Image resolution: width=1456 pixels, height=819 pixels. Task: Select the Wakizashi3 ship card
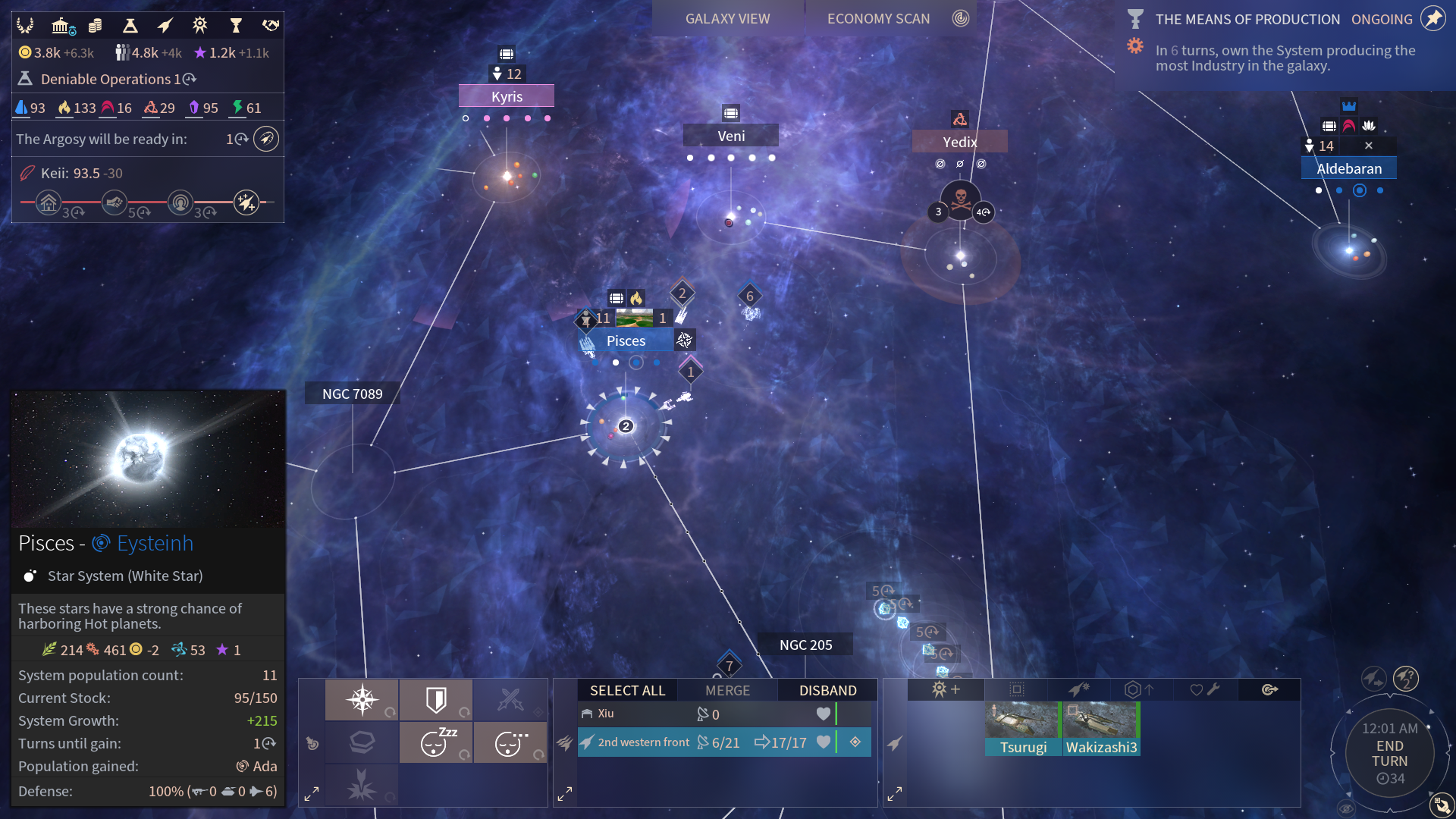coord(1101,728)
